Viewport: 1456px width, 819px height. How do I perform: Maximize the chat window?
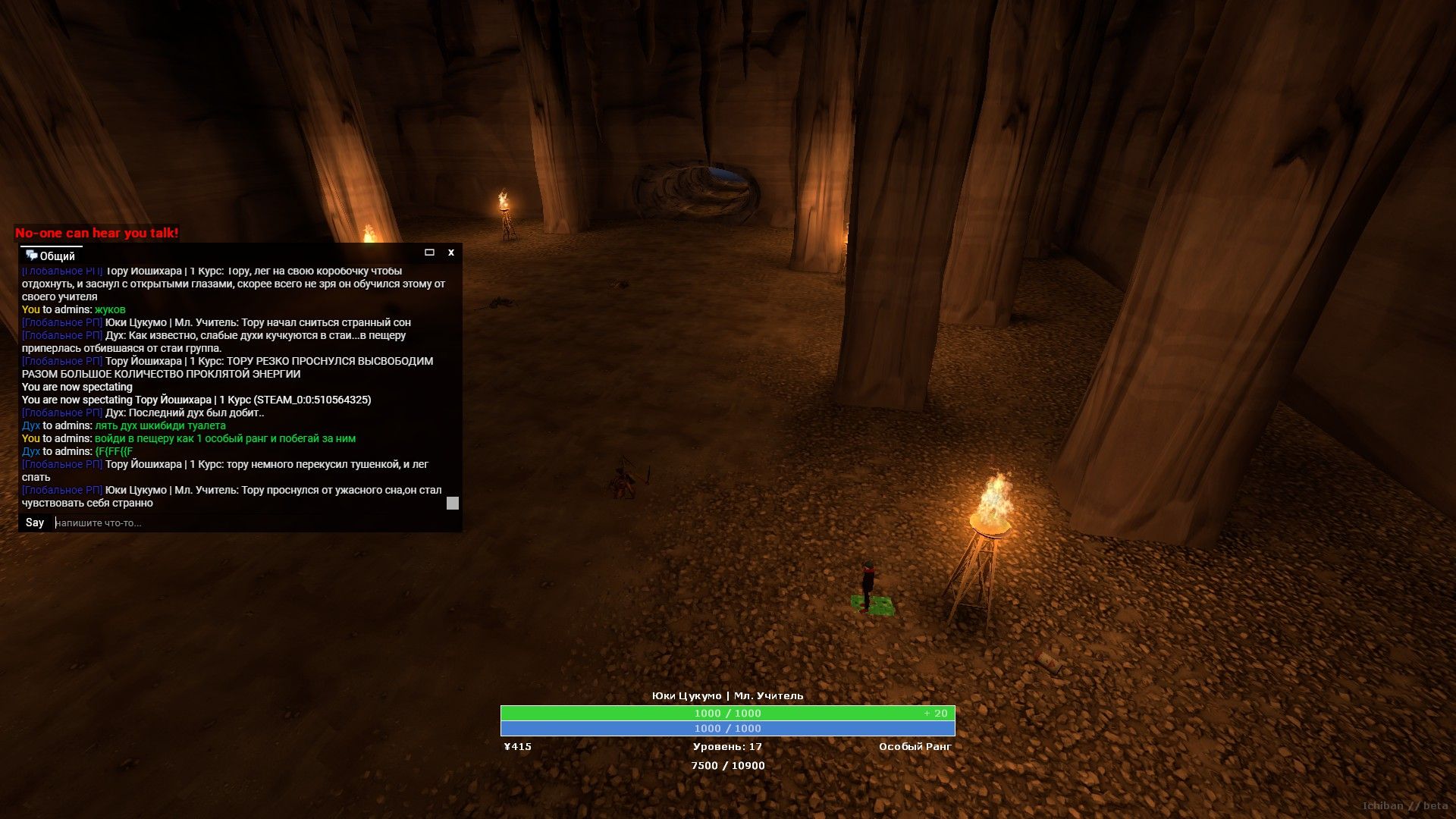pos(429,253)
